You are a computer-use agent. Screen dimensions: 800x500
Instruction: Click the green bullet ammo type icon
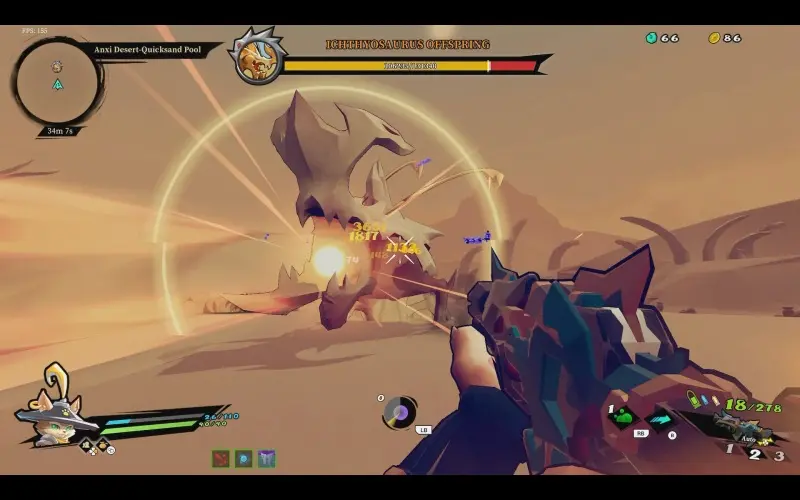[692, 398]
